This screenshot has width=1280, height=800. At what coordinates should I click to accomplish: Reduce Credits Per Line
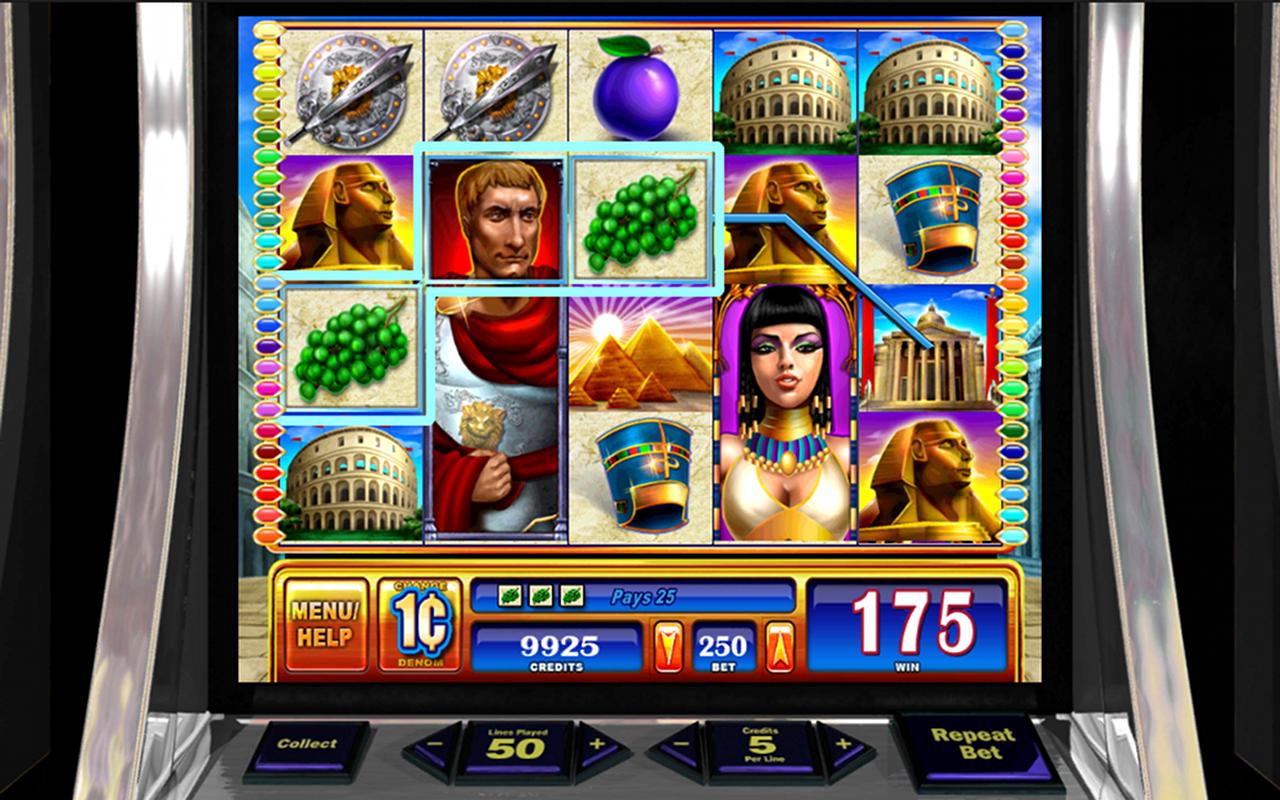[680, 746]
